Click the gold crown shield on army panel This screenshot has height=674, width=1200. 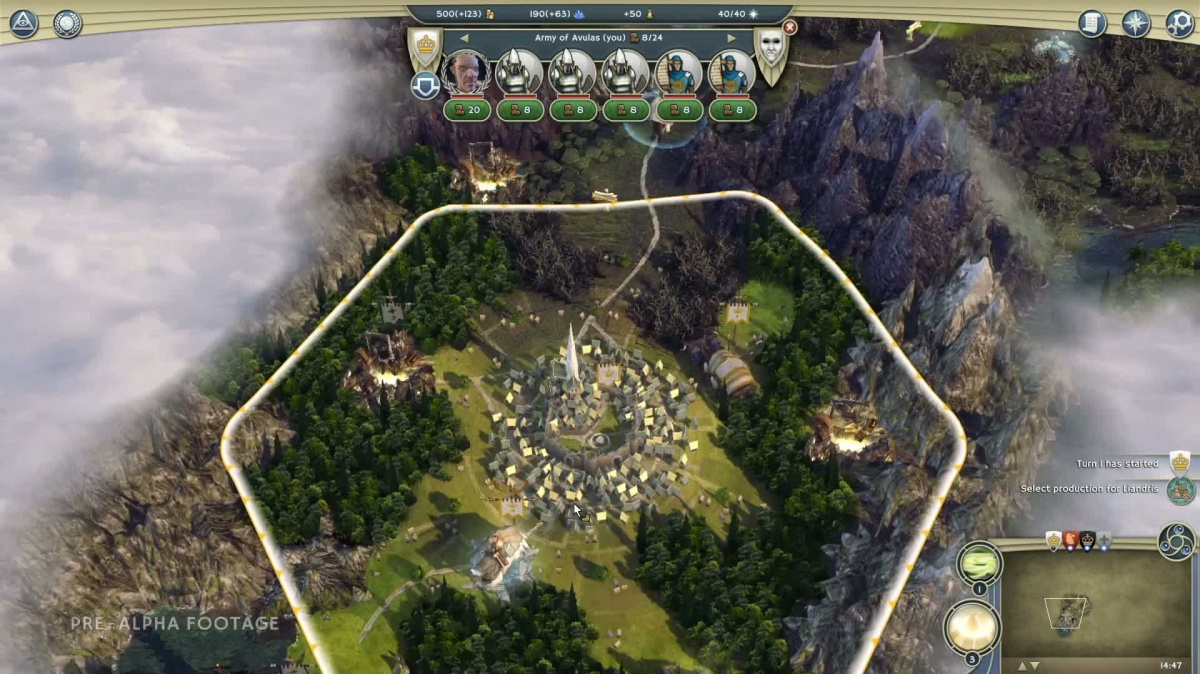pyautogui.click(x=425, y=48)
